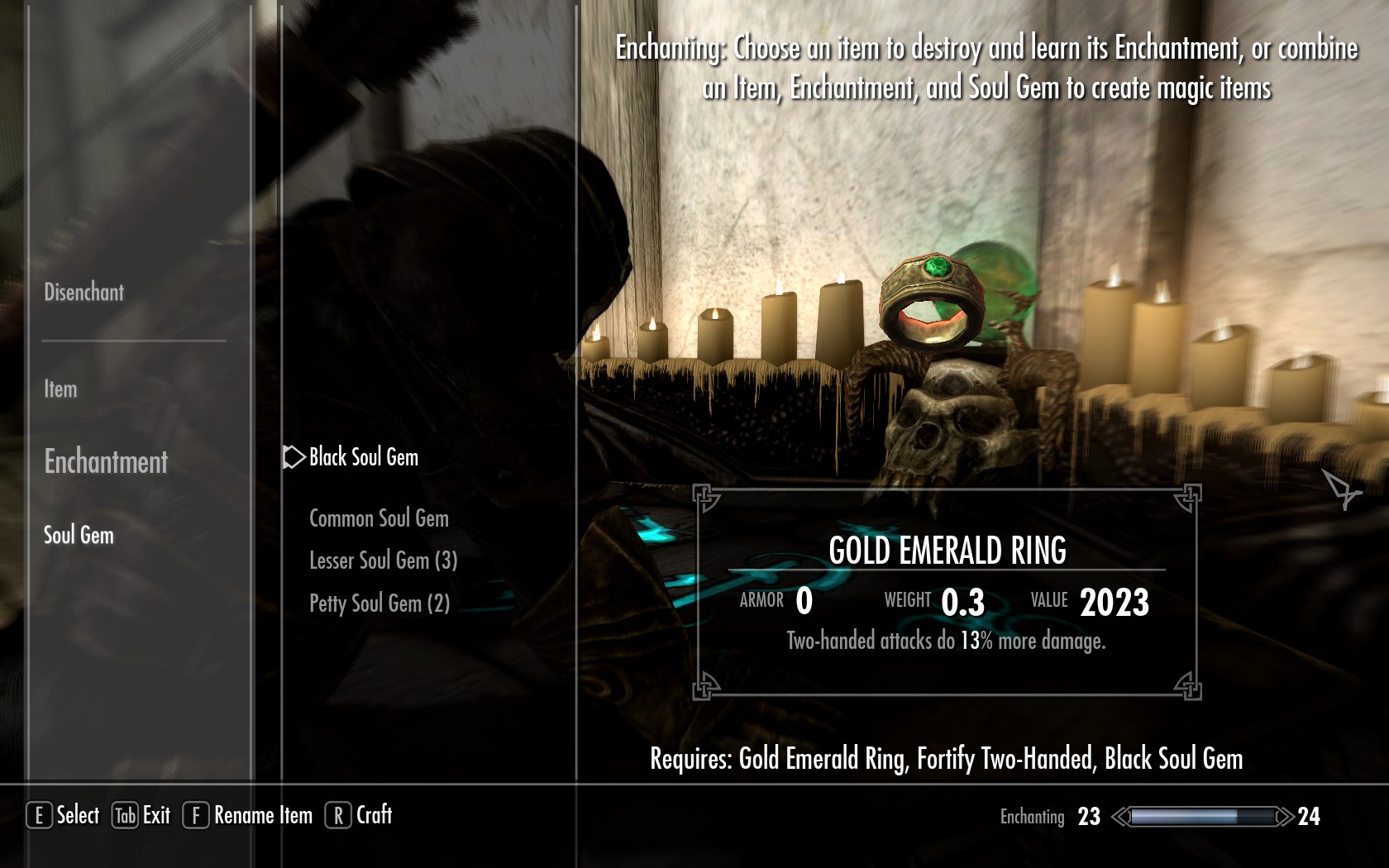Exit the enchanting menu
The height and width of the screenshot is (868, 1389).
pyautogui.click(x=141, y=815)
